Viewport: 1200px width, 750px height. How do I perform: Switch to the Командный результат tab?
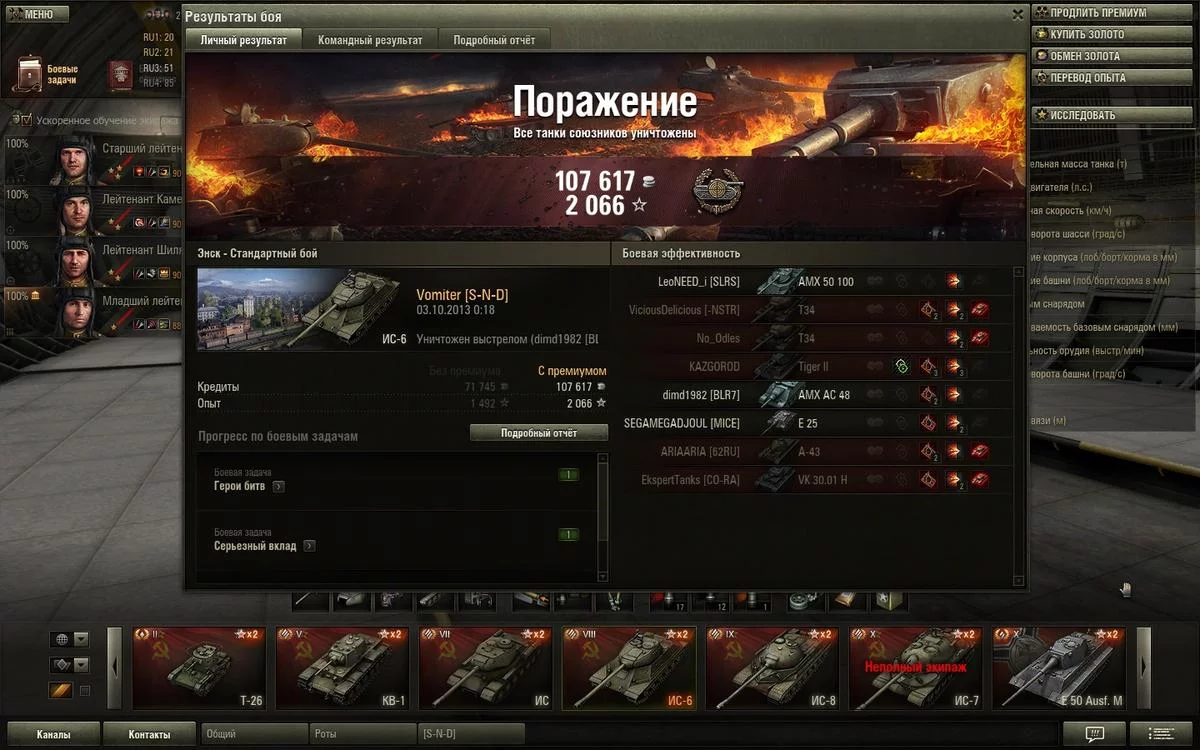coord(370,40)
